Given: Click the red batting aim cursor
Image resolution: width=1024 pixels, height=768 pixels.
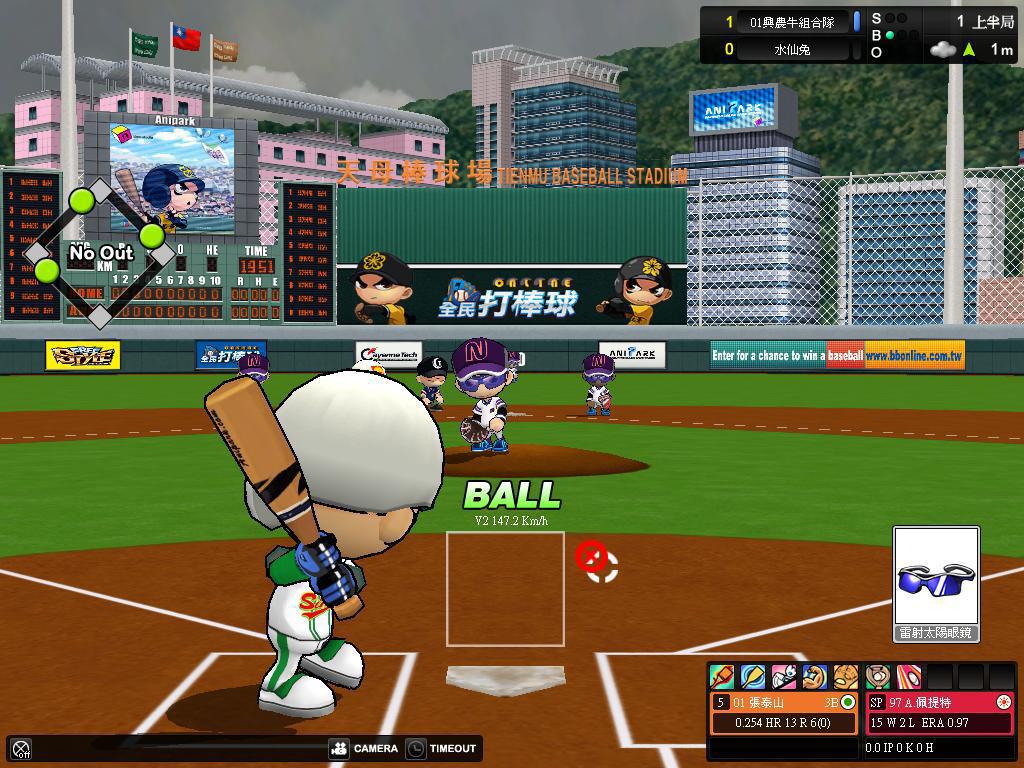Looking at the screenshot, I should [x=591, y=556].
